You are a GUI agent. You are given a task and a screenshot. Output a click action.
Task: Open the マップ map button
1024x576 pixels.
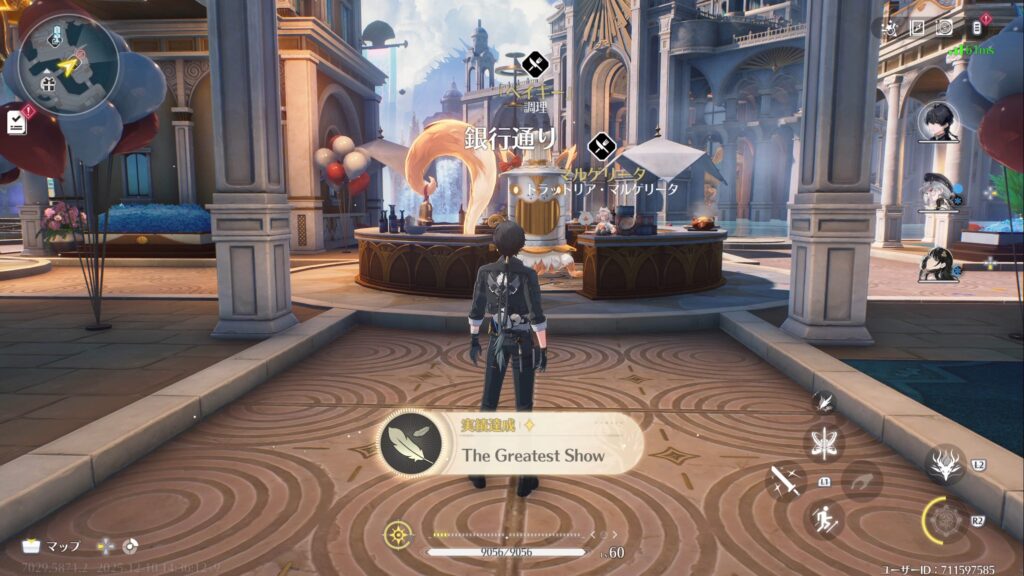[x=52, y=546]
